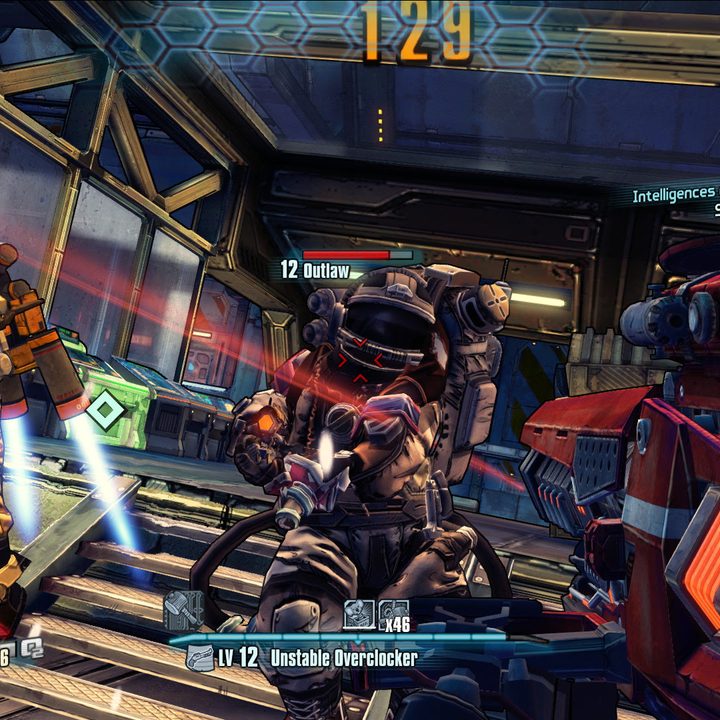Open the Intelligences mission tracker
Viewport: 720px width, 720px height.
[x=674, y=194]
